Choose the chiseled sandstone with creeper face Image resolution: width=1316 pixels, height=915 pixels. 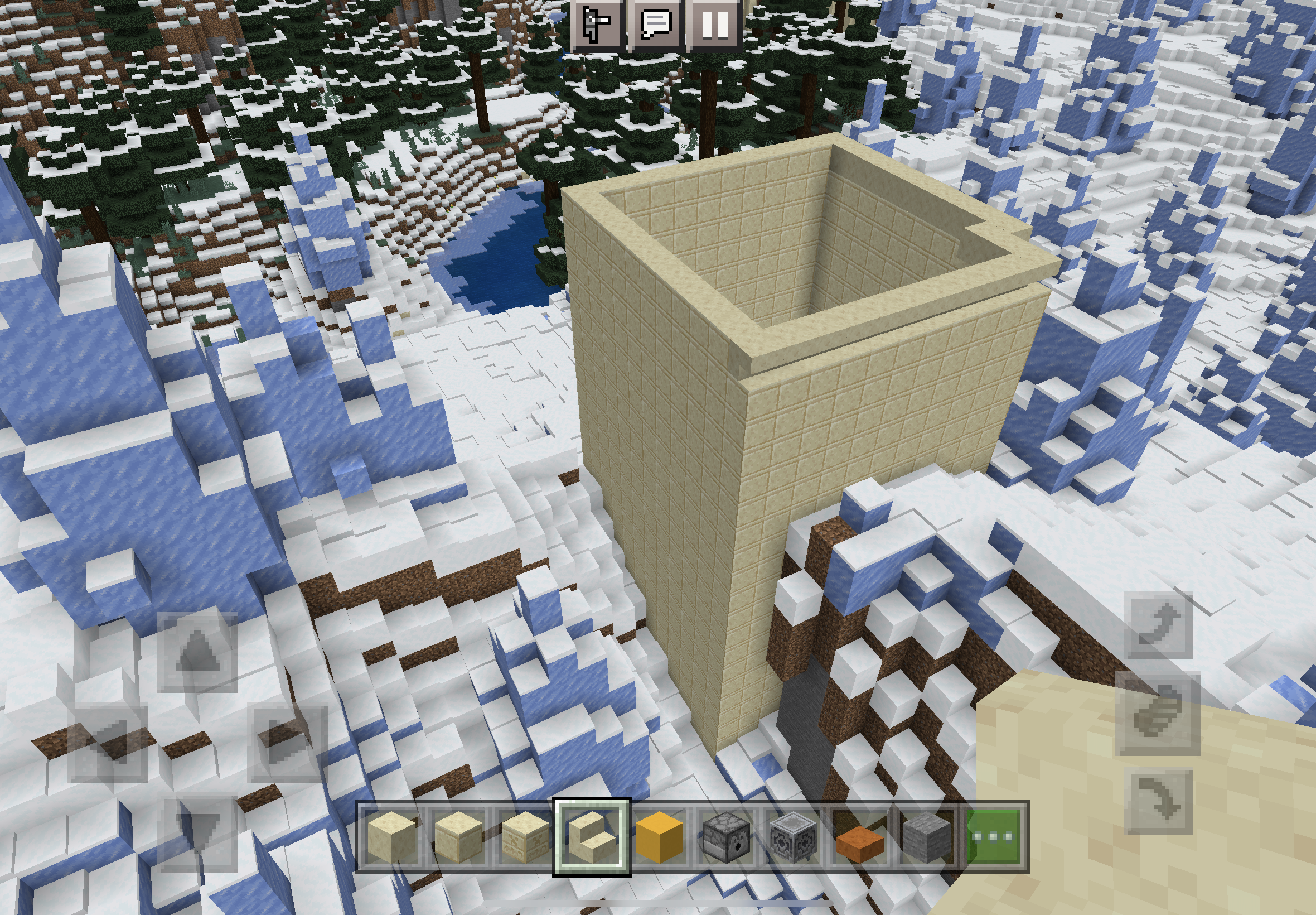coord(525,836)
